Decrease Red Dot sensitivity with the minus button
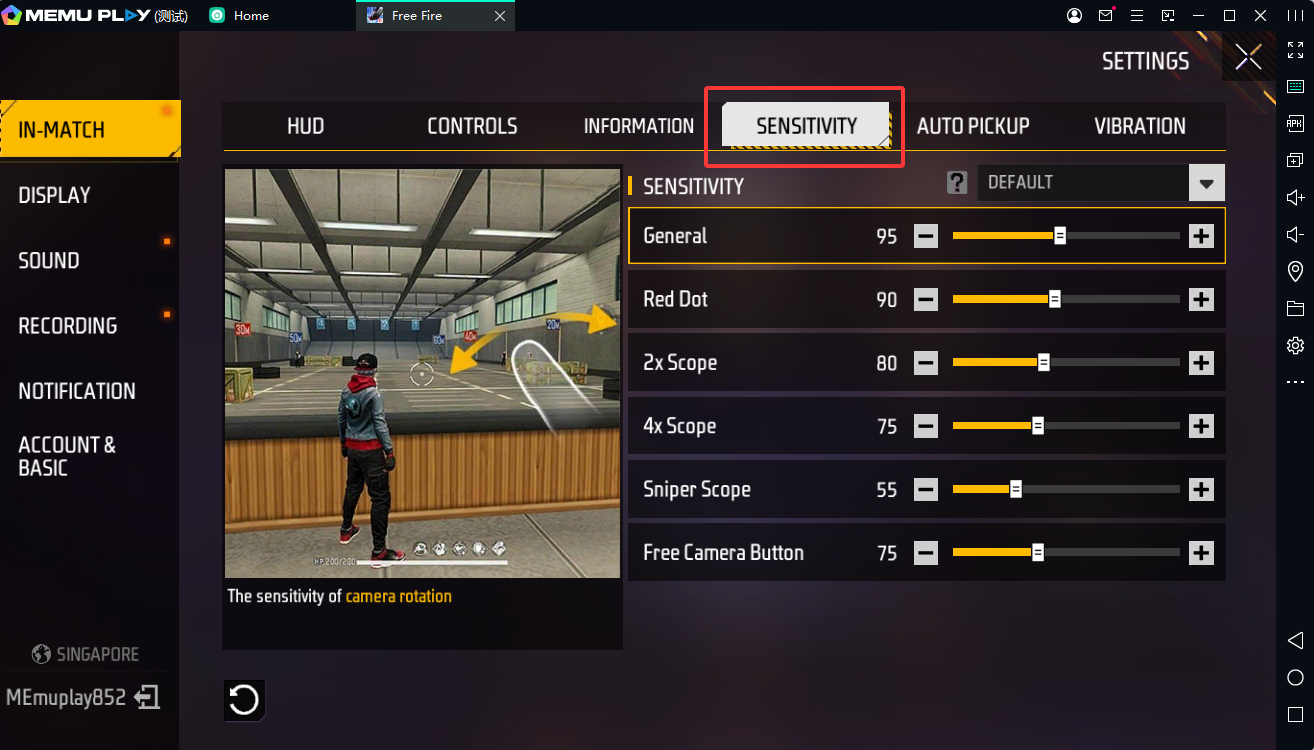 tap(926, 299)
